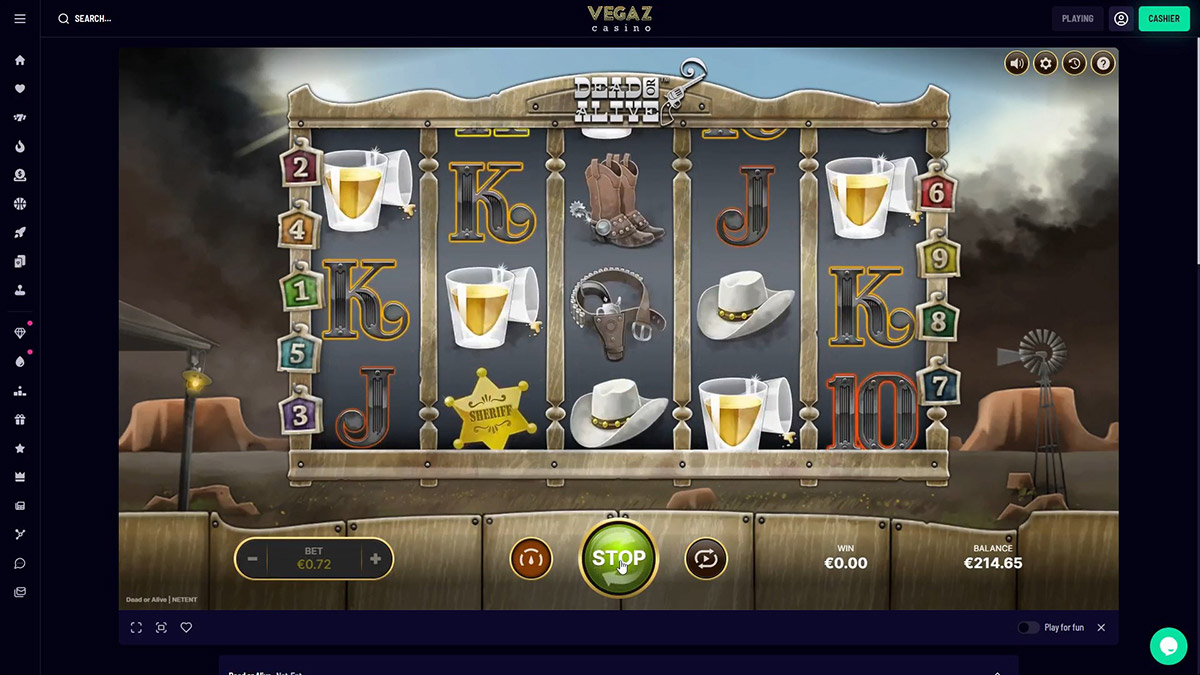Decrease the bet with the minus button
Viewport: 1200px width, 675px height.
point(253,559)
